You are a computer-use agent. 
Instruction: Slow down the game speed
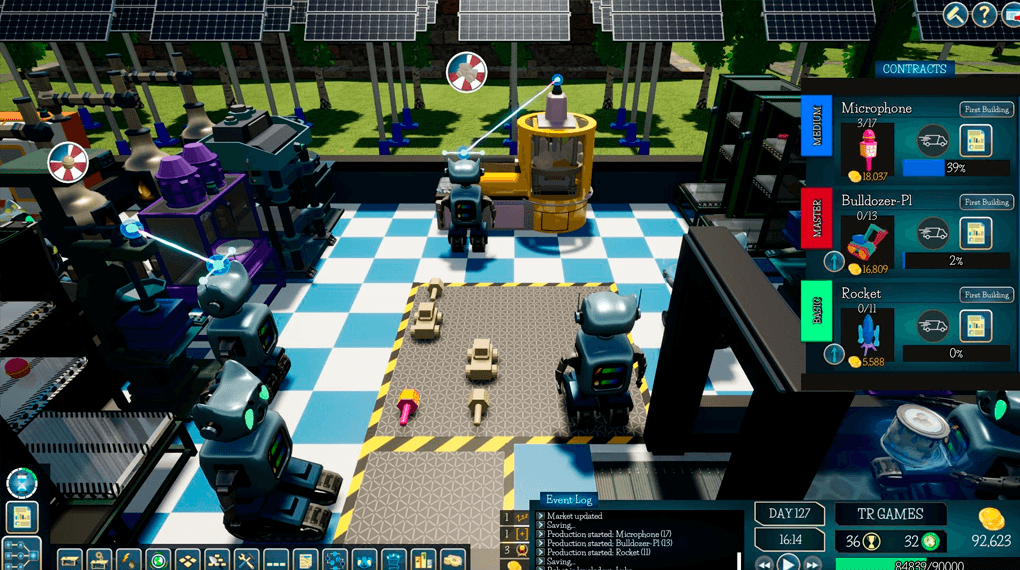[x=765, y=563]
